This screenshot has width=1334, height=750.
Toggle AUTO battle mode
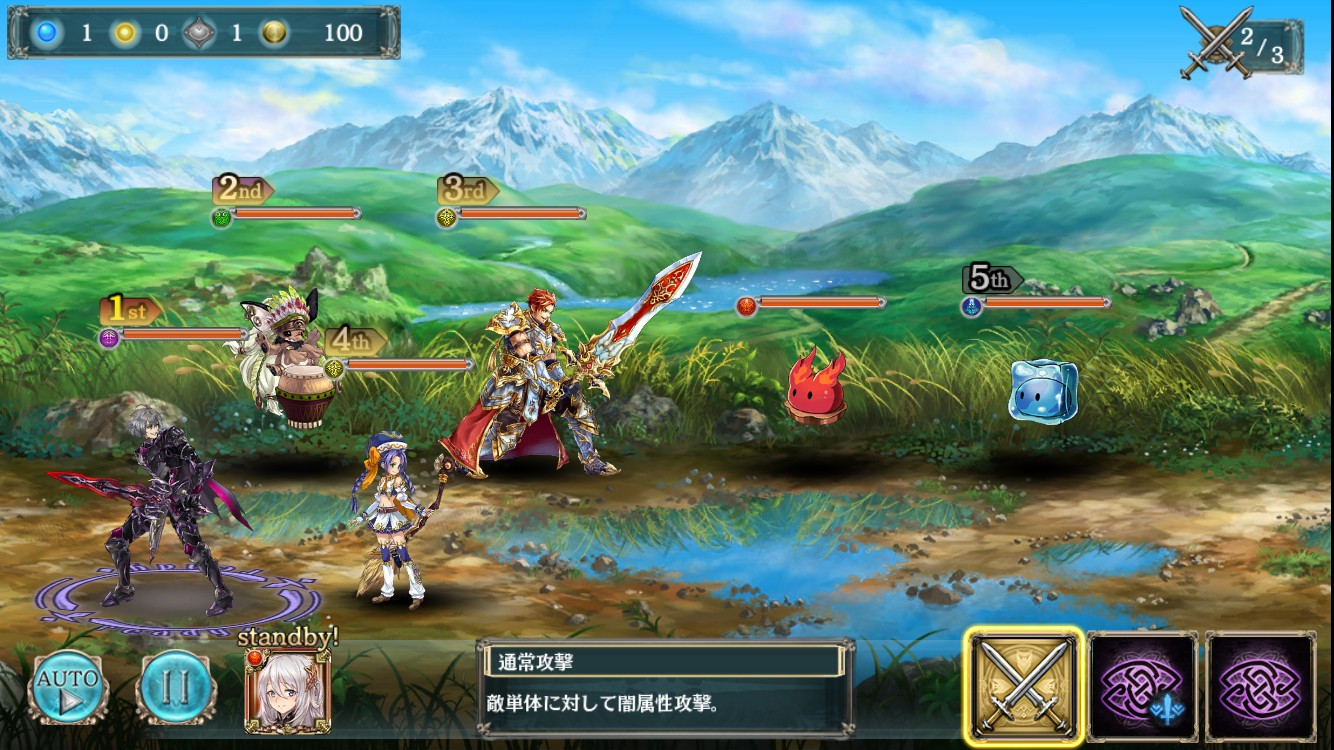pyautogui.click(x=68, y=688)
